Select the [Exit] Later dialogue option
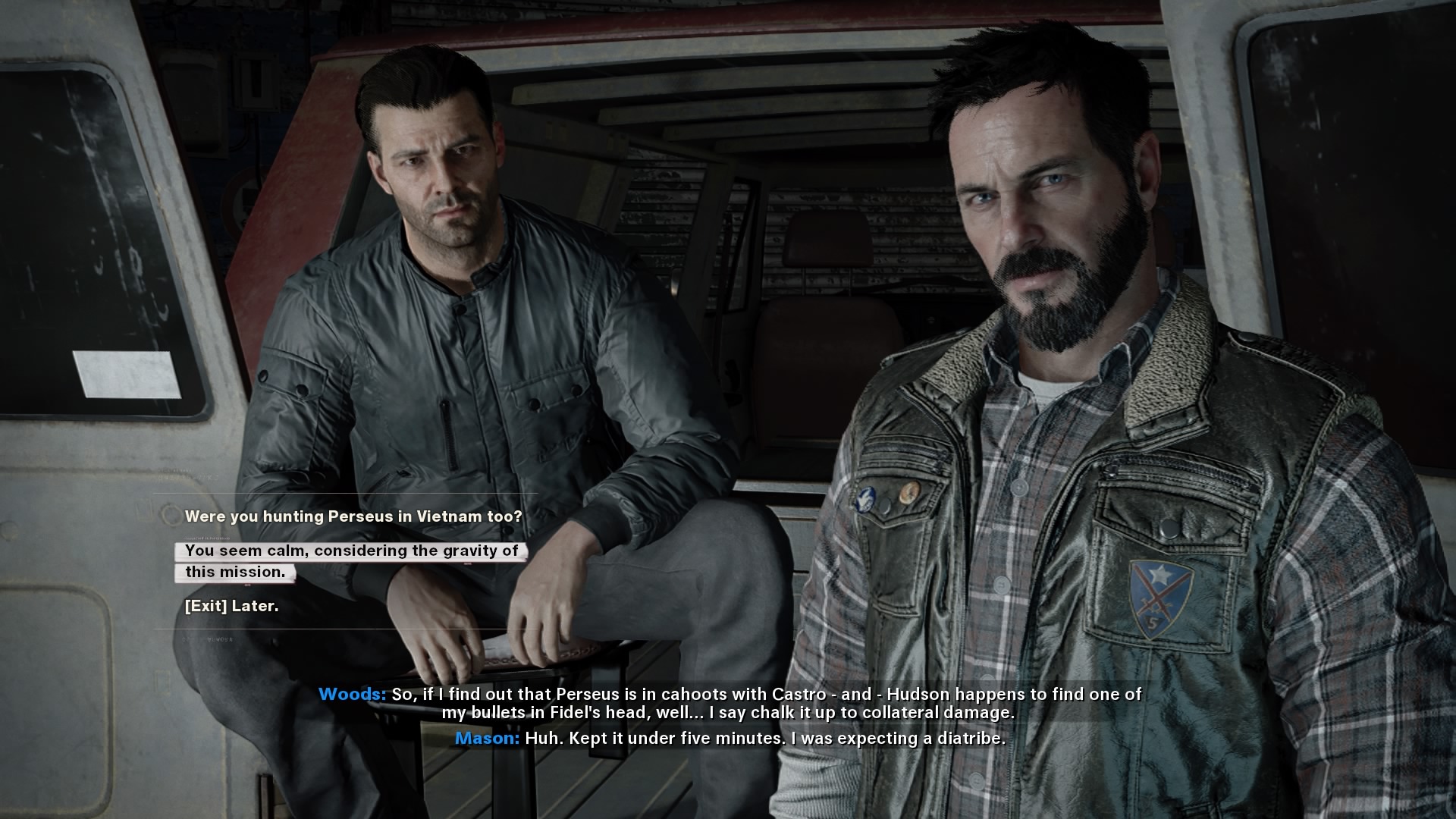Screen dimensions: 1456x819 [x=232, y=606]
